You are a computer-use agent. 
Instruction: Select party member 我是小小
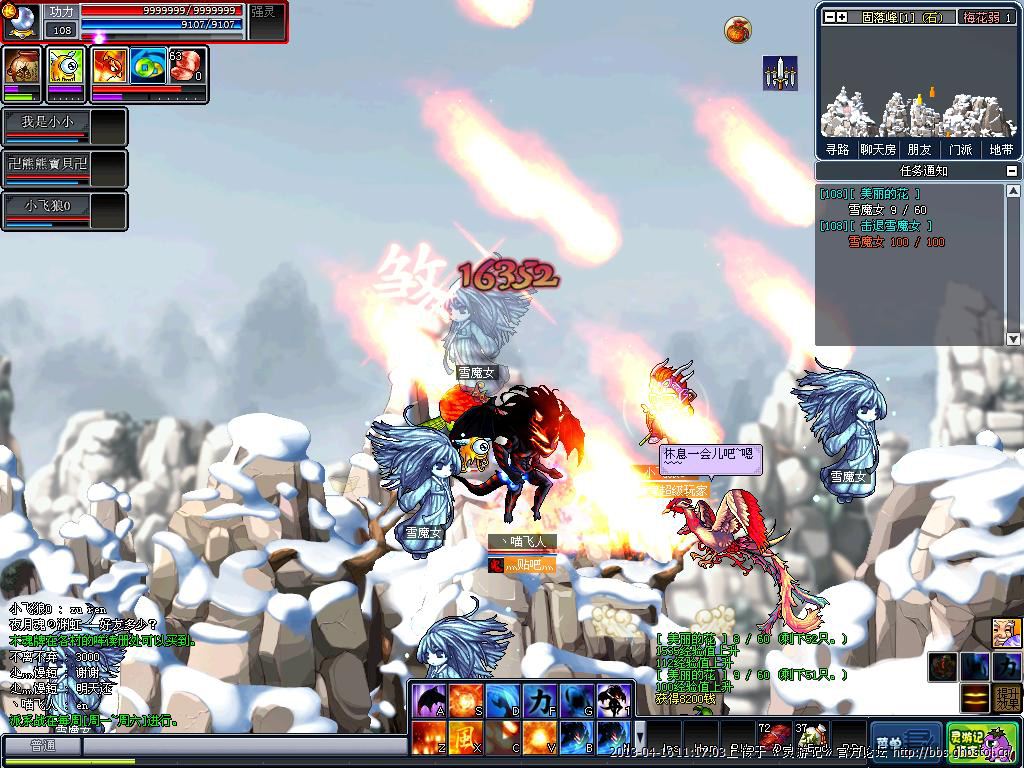[x=47, y=122]
